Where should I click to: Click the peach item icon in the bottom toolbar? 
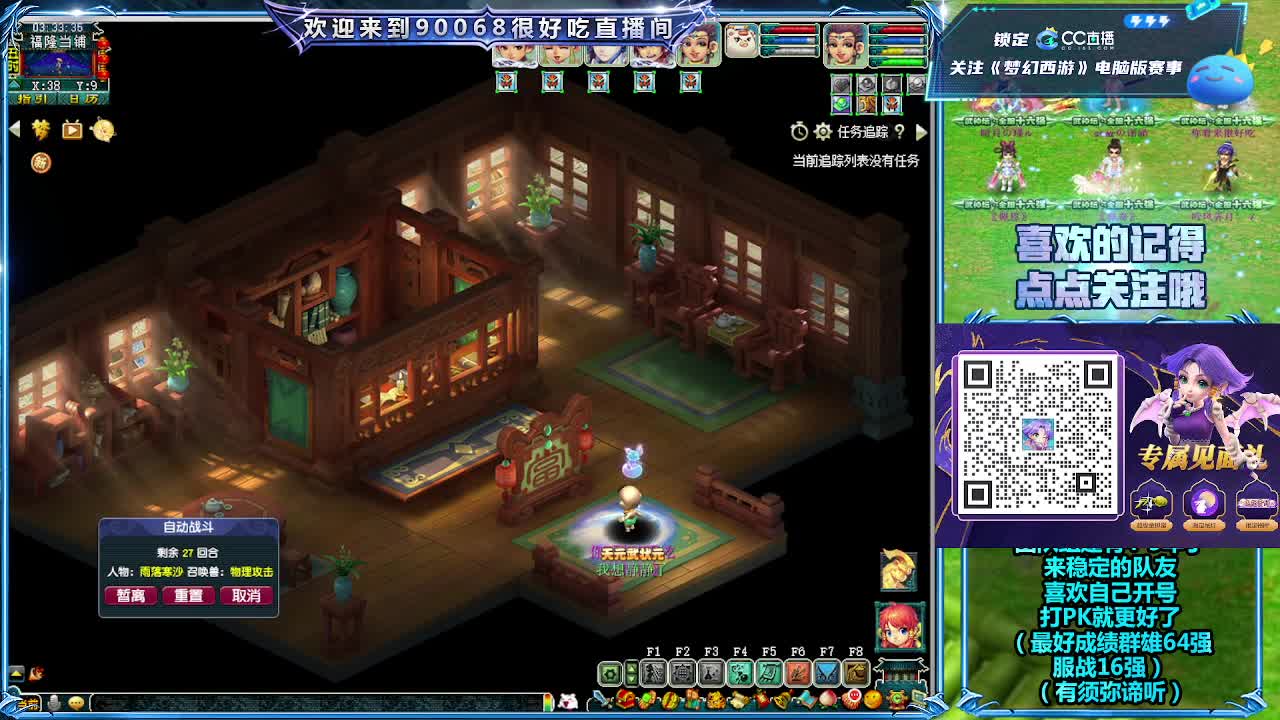[x=828, y=697]
